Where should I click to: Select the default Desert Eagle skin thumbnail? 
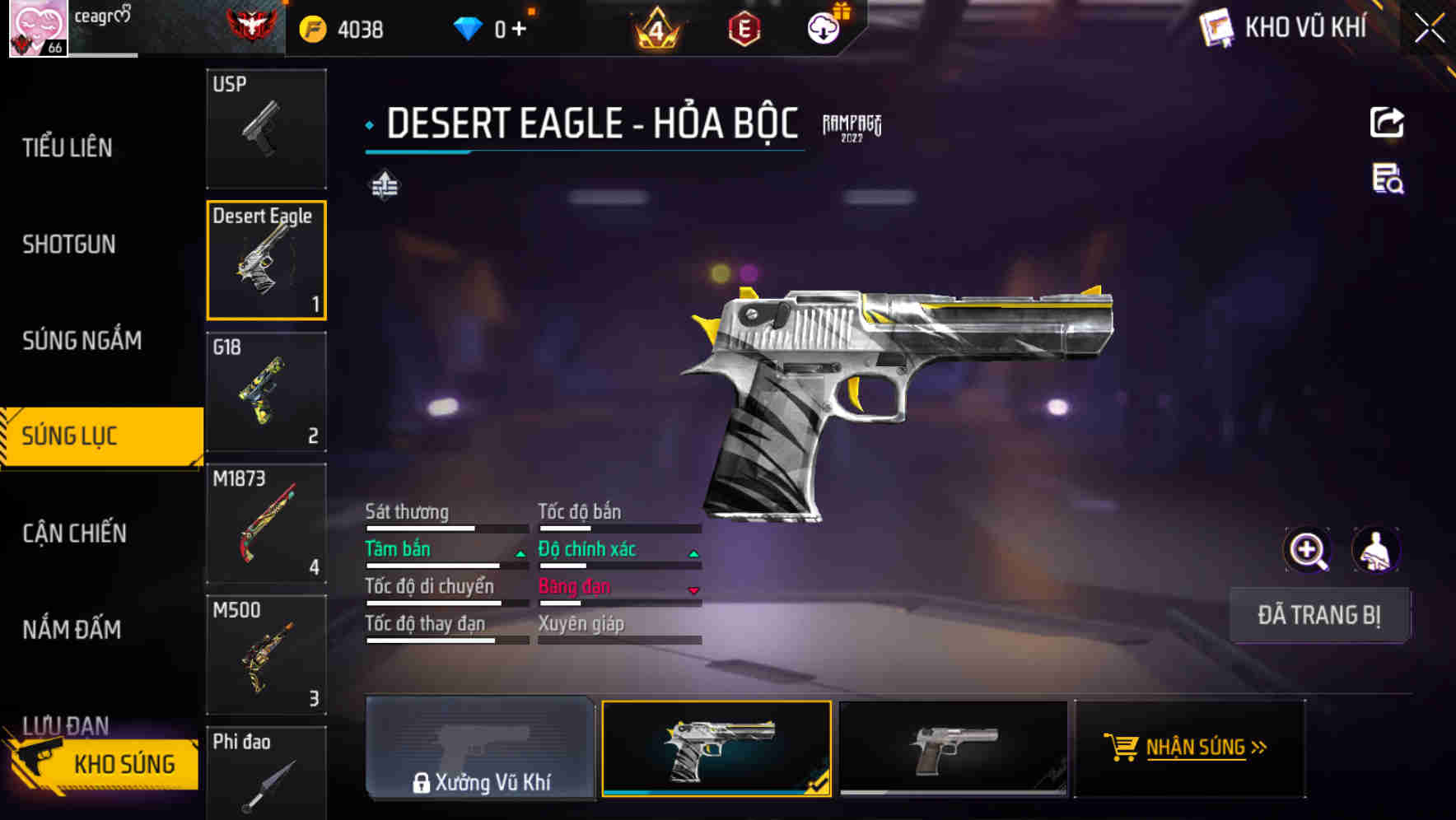coord(954,748)
